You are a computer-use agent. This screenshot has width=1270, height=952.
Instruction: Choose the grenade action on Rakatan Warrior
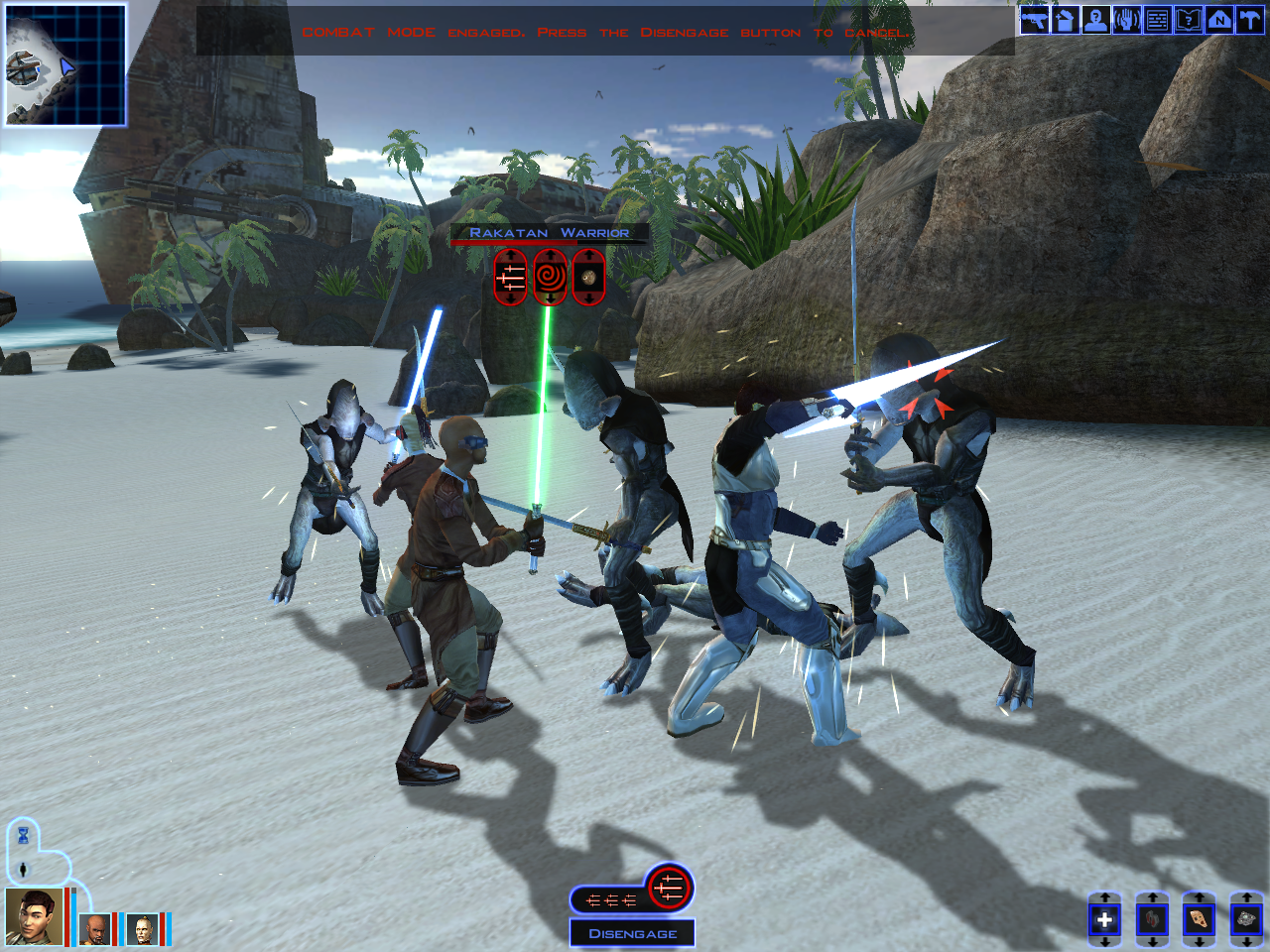tap(588, 278)
